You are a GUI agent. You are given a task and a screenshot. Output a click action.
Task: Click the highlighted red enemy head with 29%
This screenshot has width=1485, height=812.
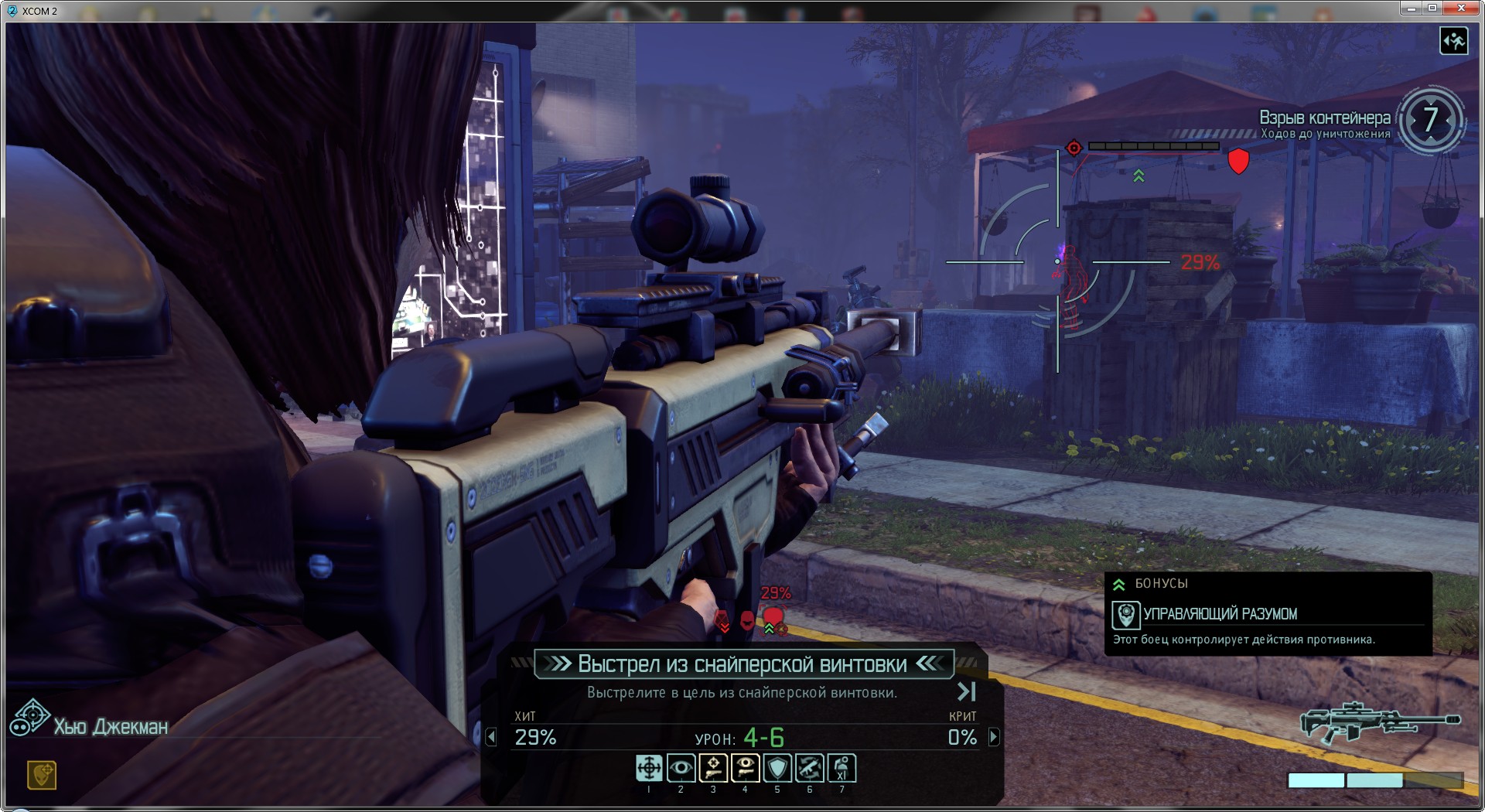pos(773,617)
